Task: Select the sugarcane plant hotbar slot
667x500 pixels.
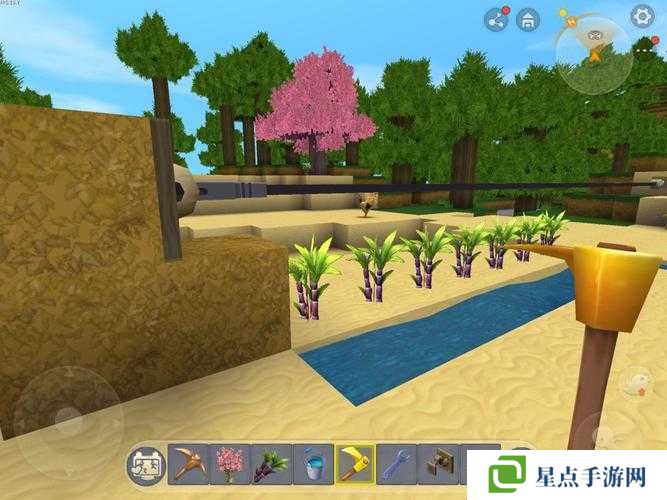Action: (272, 464)
